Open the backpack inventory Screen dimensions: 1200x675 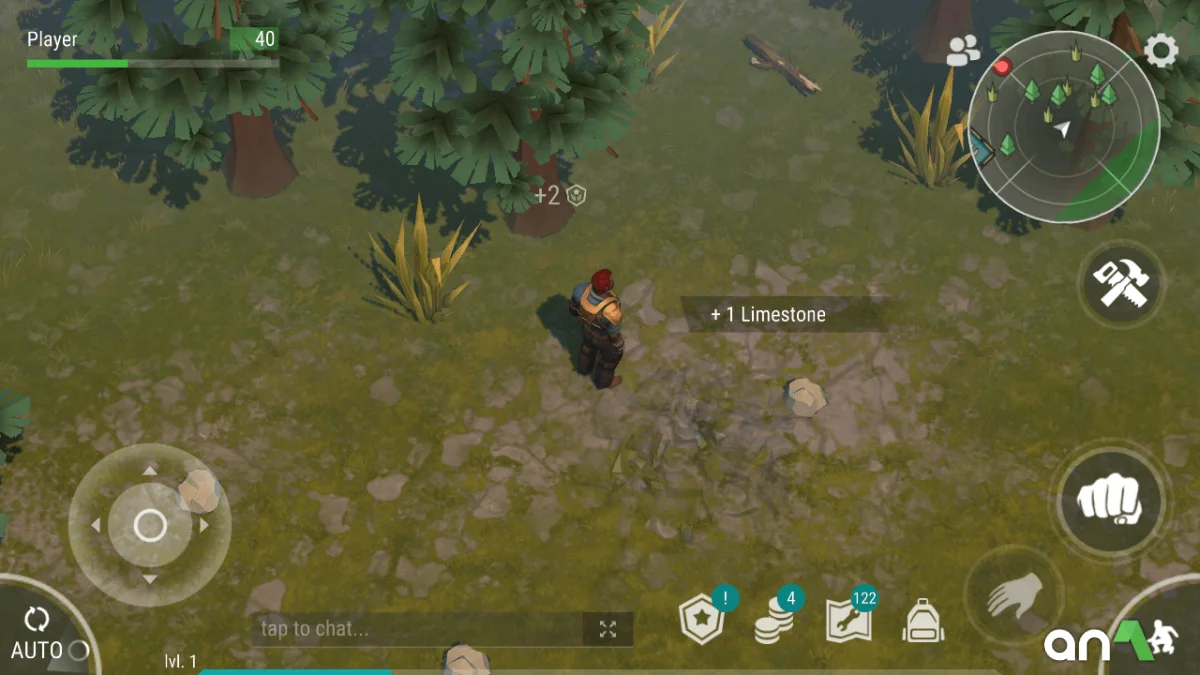(x=922, y=622)
